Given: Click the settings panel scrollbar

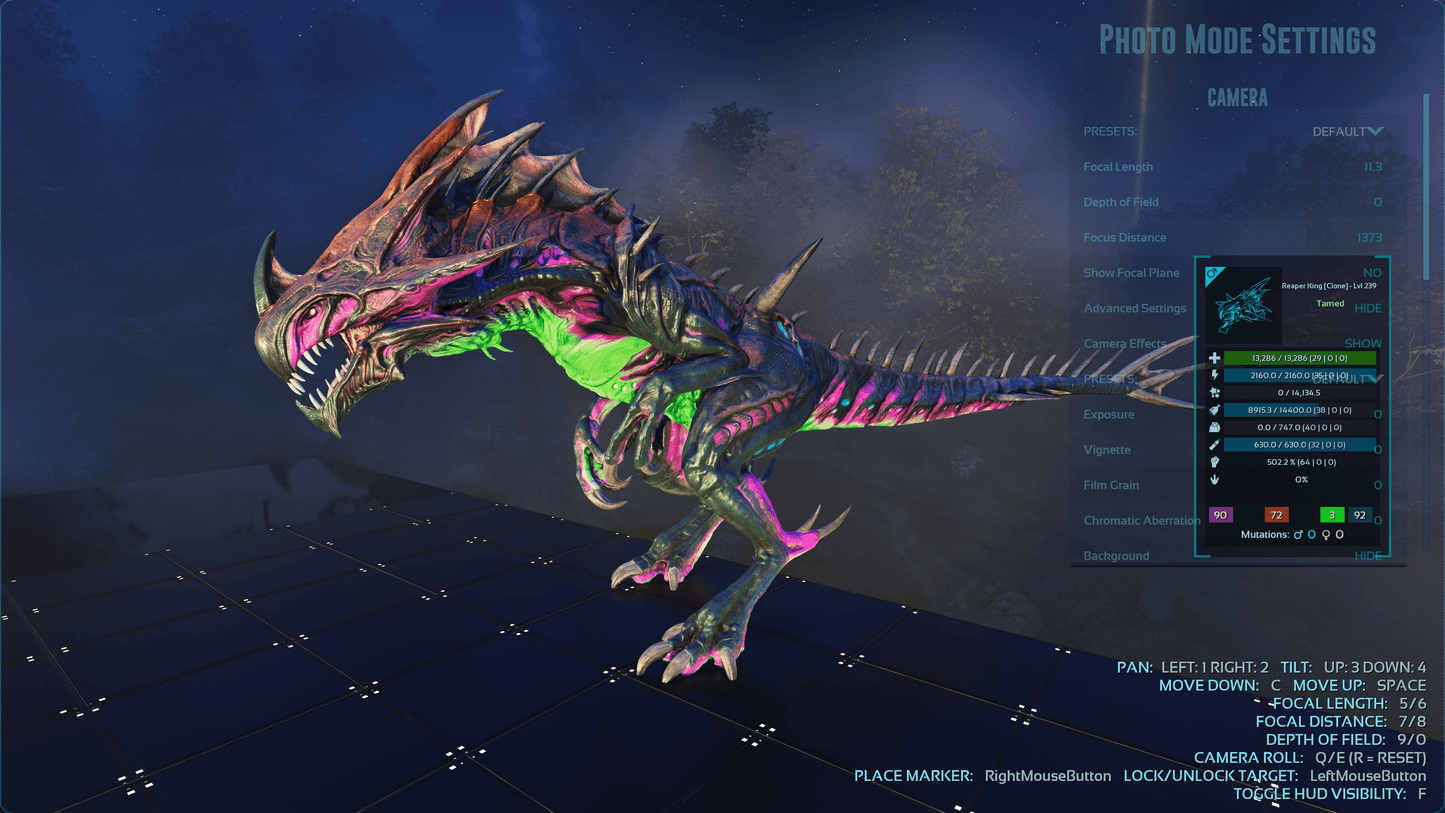Looking at the screenshot, I should [1427, 180].
